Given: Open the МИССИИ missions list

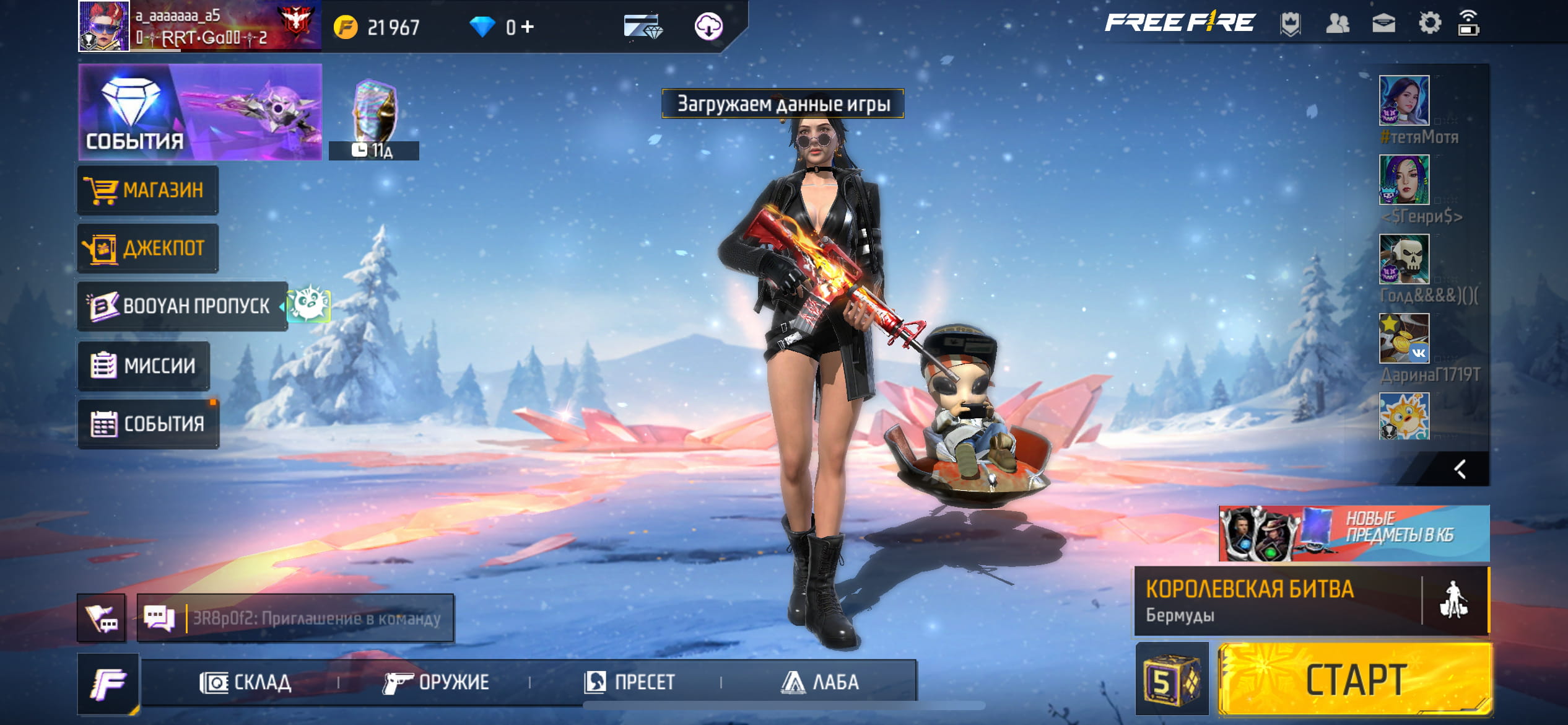Looking at the screenshot, I should point(144,366).
